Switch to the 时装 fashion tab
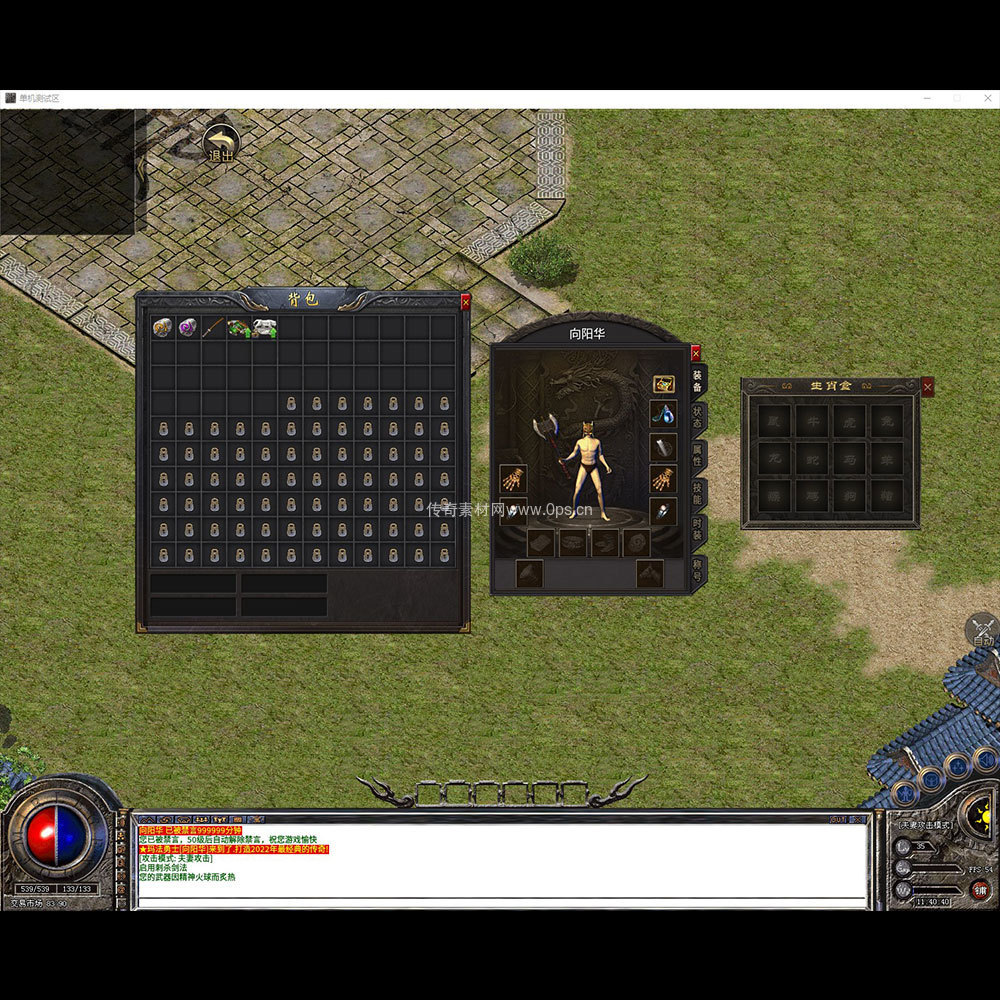Image resolution: width=1000 pixels, height=1000 pixels. click(698, 530)
